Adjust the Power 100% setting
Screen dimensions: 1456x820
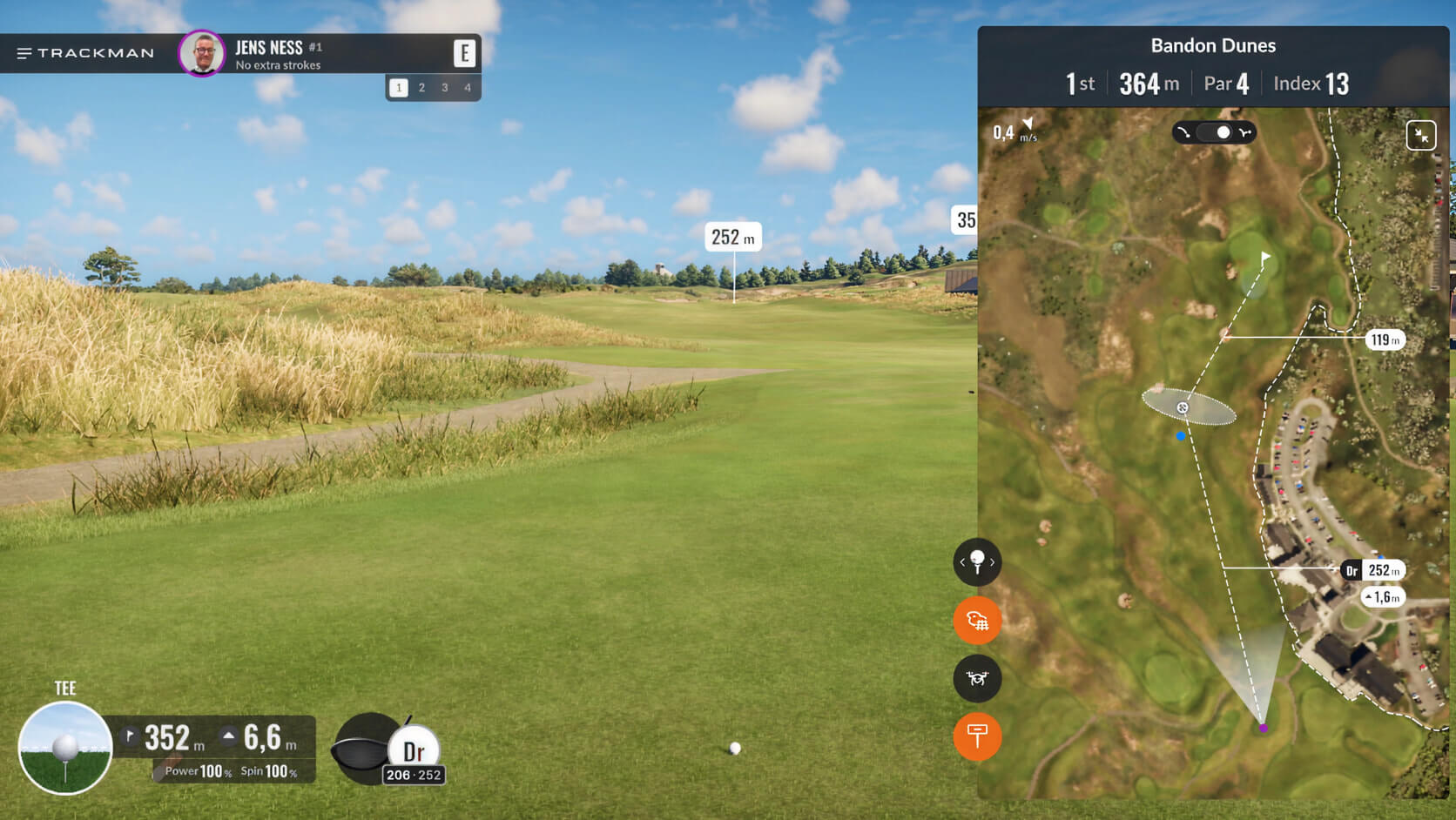[196, 771]
